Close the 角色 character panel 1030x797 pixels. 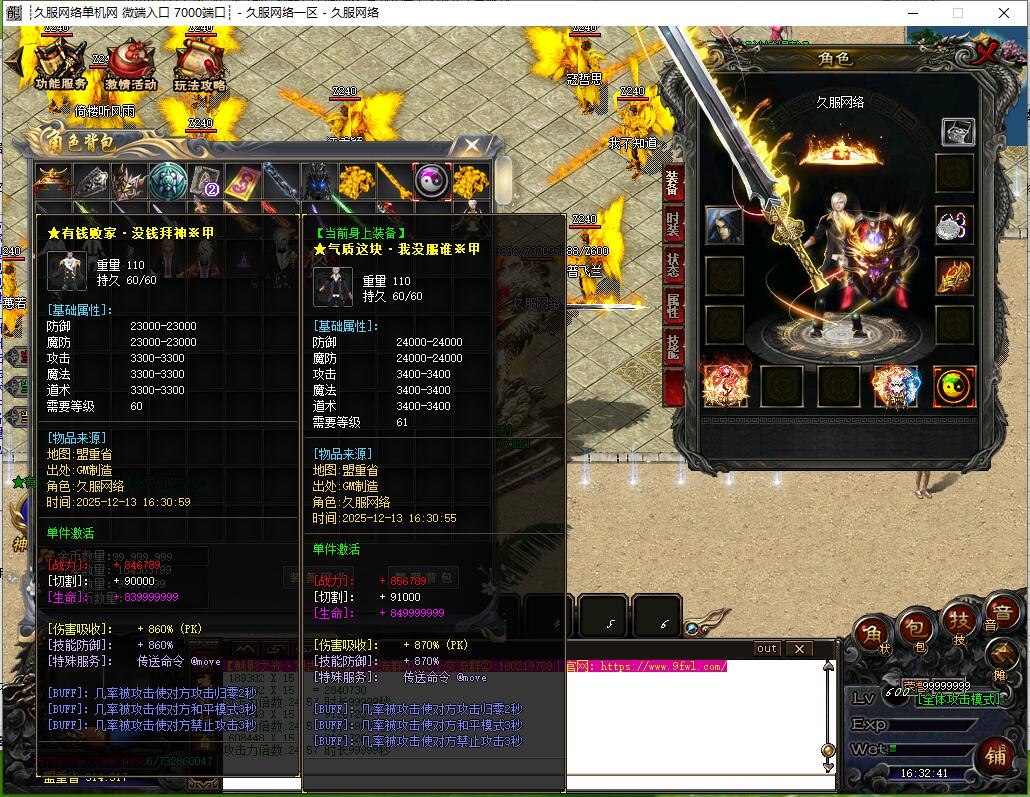[x=987, y=54]
